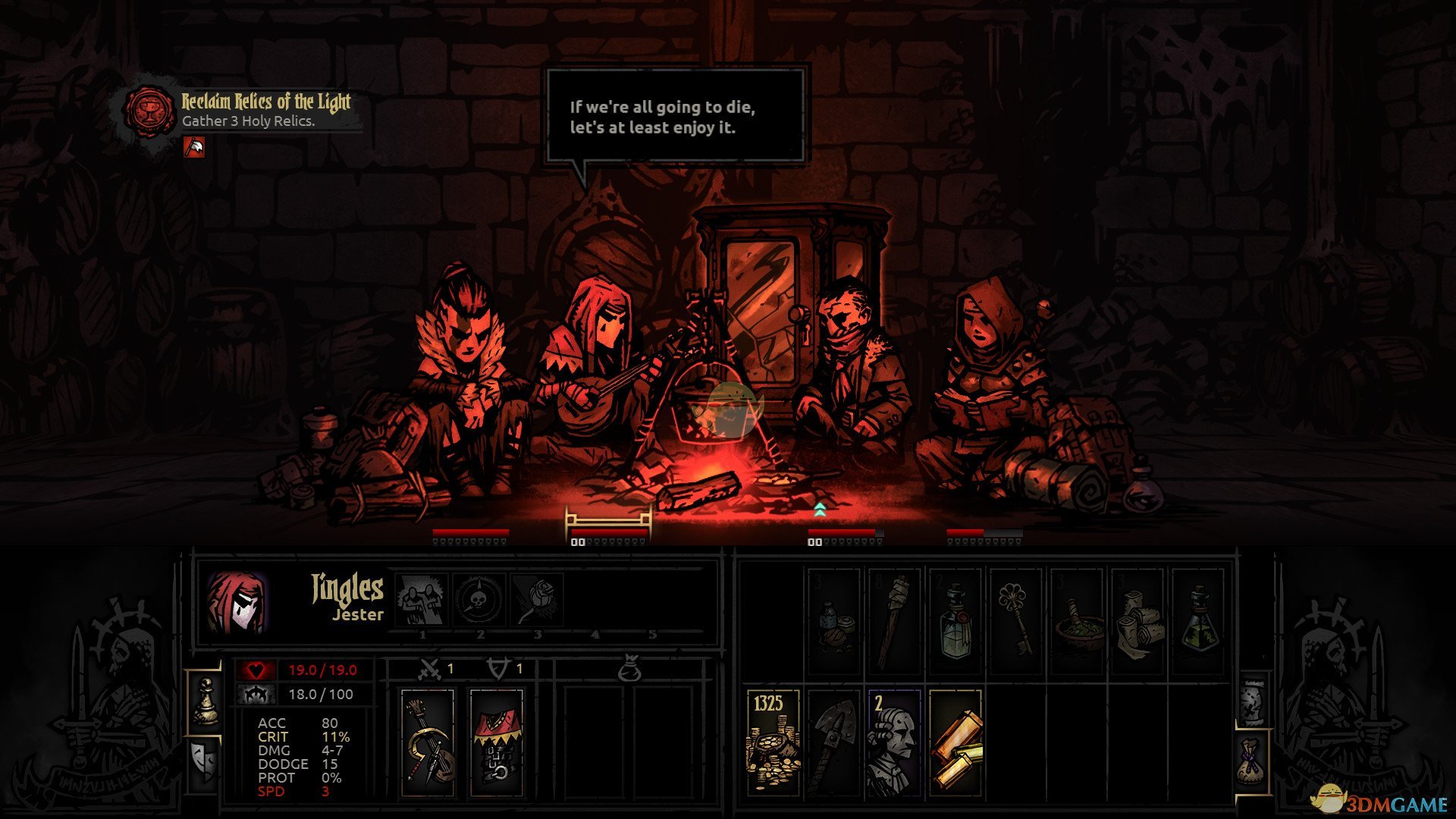Choose the rose camping skill
Viewport: 1456px width, 819px height.
pos(538,600)
